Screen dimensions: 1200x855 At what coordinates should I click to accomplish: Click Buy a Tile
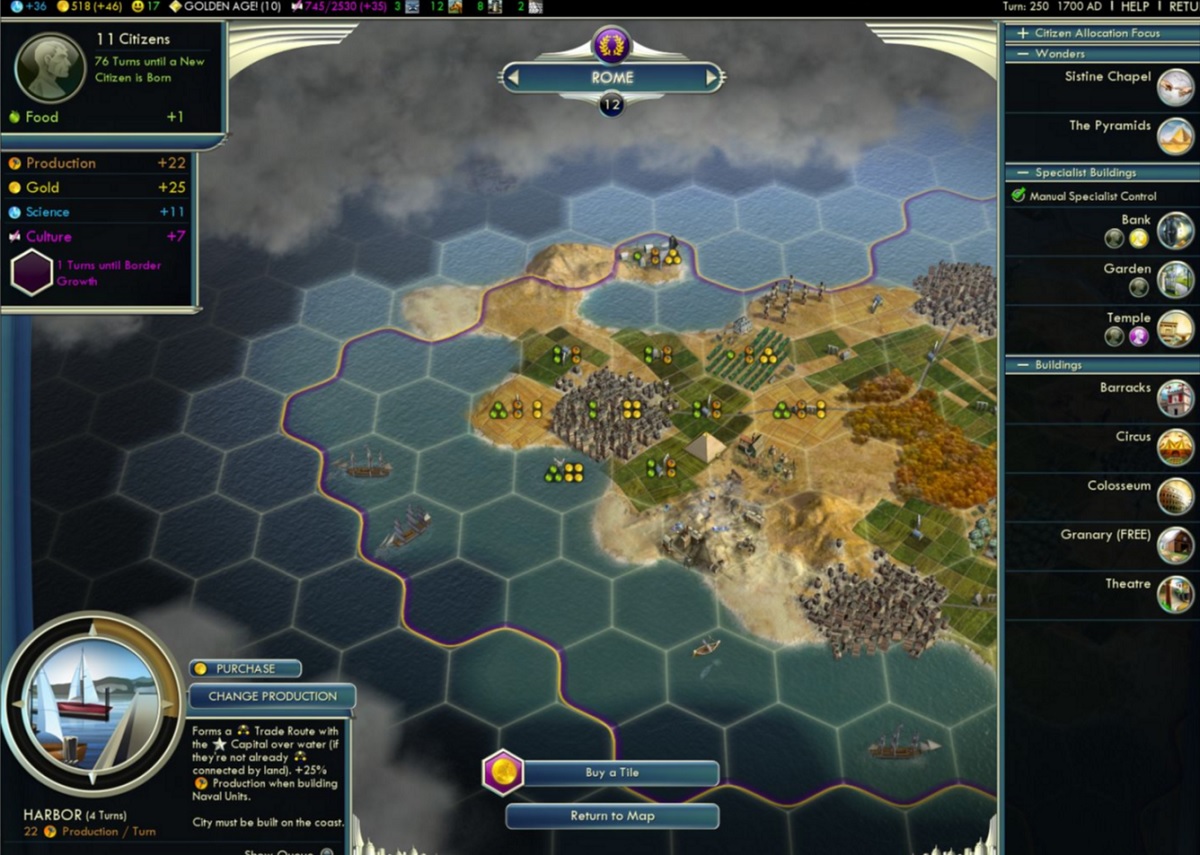[x=611, y=773]
